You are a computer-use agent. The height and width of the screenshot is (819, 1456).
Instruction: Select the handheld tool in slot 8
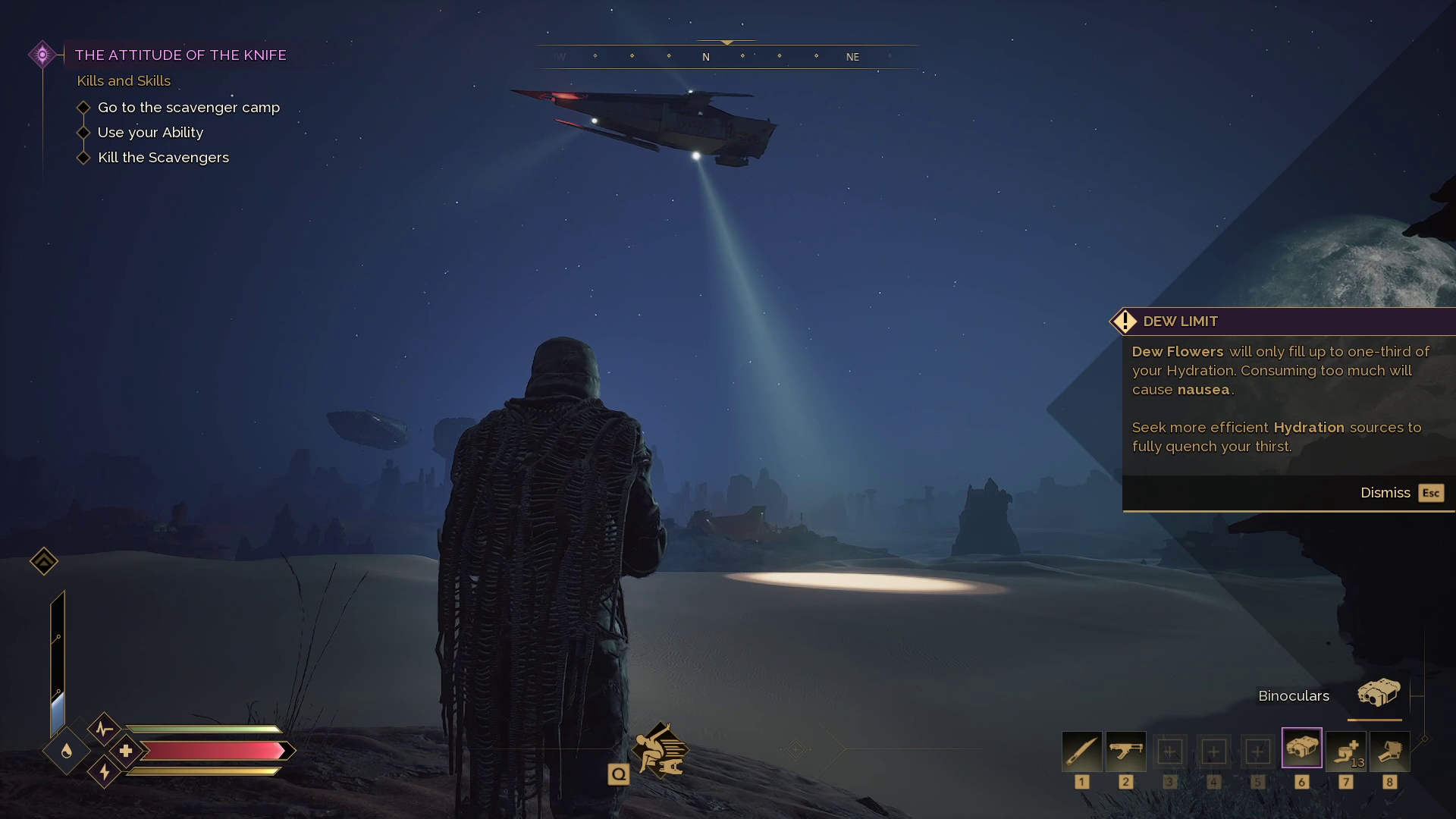(x=1389, y=751)
